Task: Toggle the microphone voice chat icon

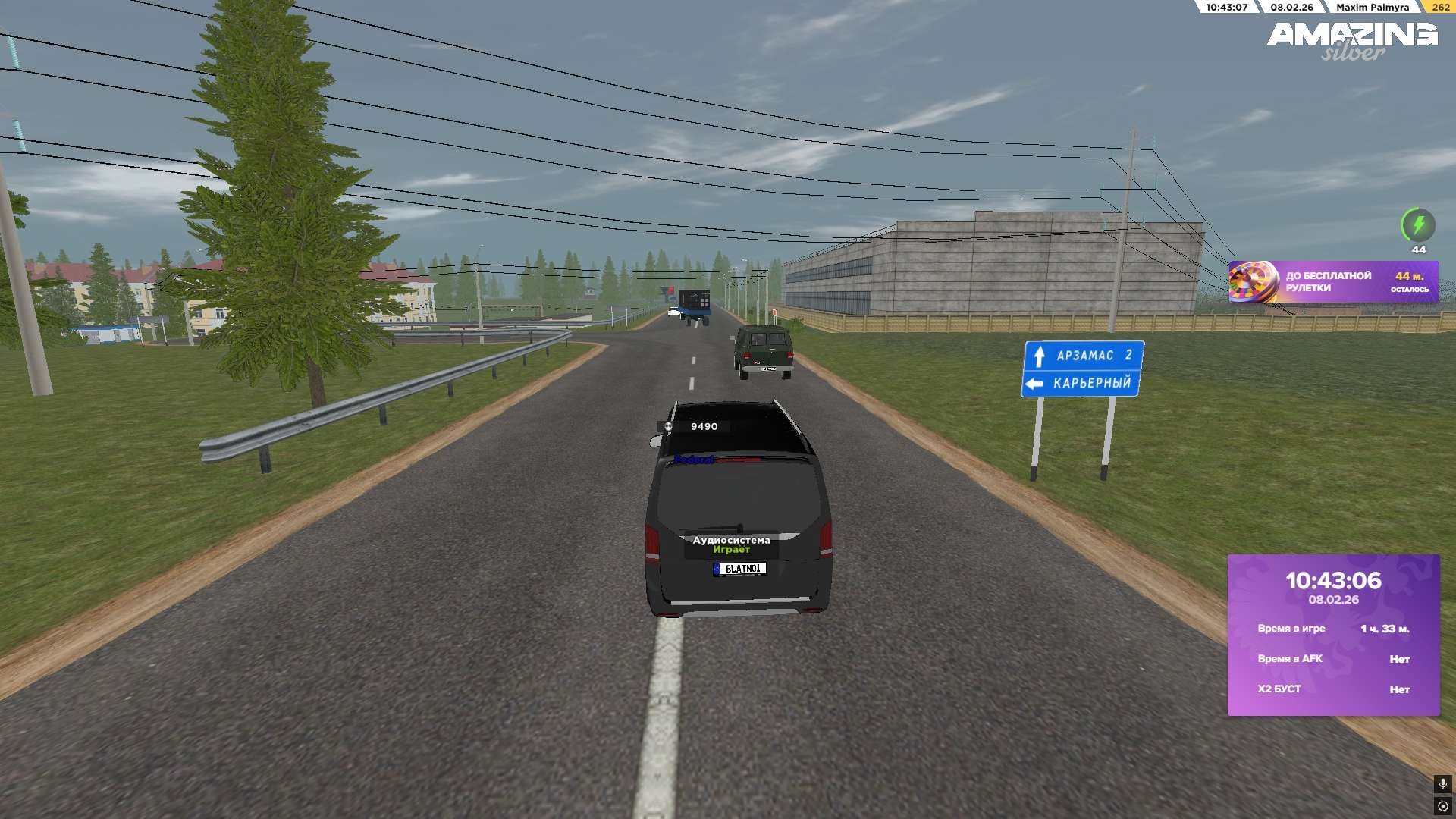Action: point(1442,783)
